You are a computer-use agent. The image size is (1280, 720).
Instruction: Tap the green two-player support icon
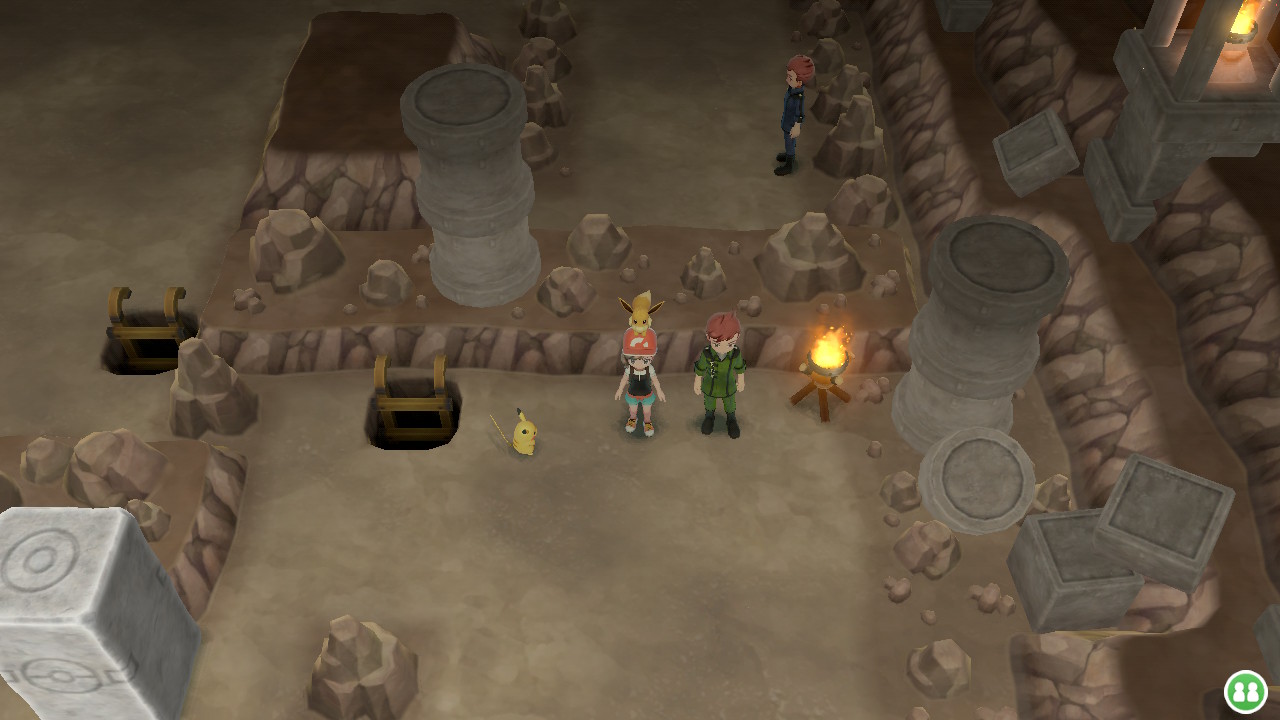[x=1246, y=691]
